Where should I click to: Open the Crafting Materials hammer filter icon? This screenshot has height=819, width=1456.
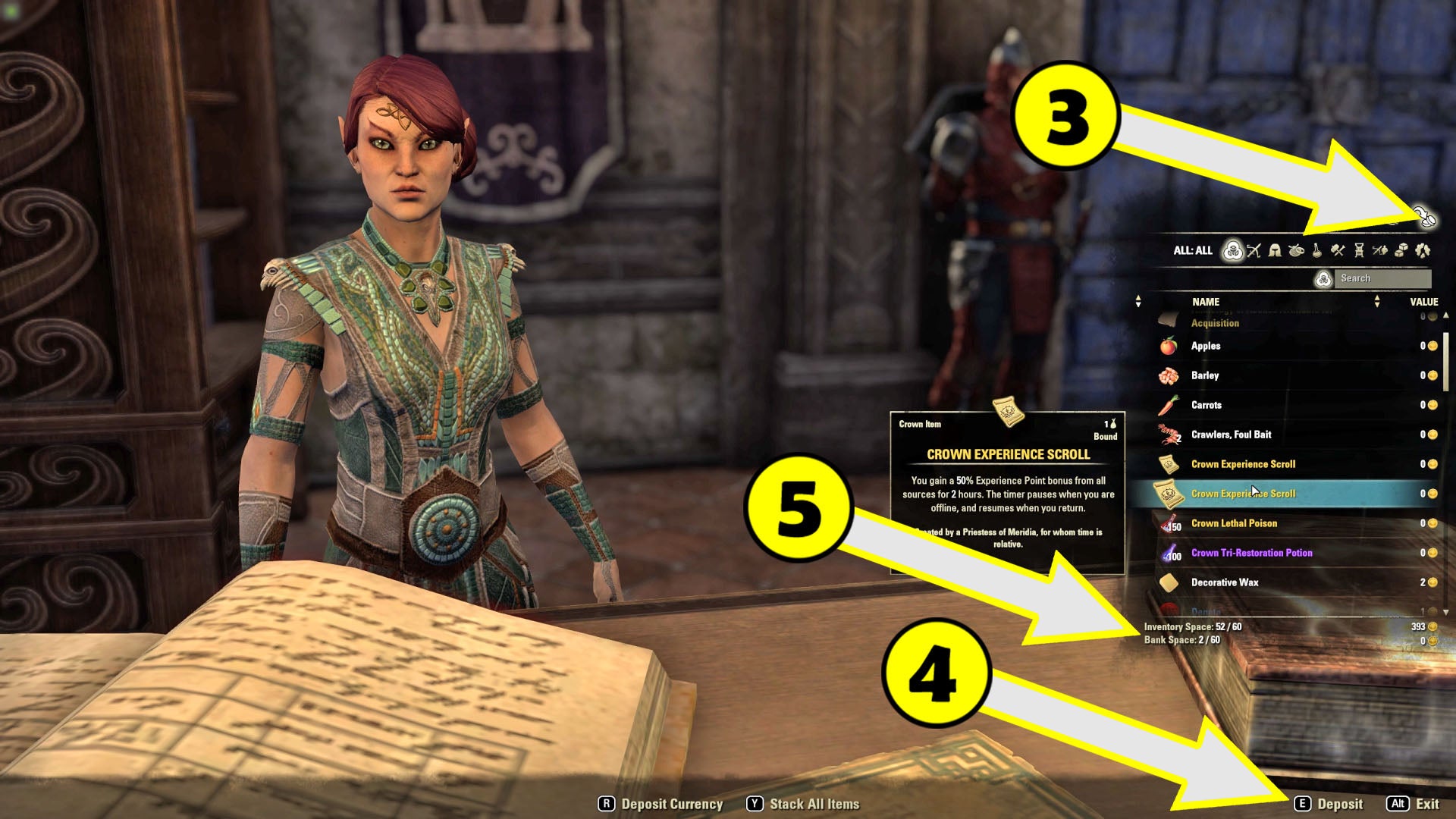click(1339, 250)
